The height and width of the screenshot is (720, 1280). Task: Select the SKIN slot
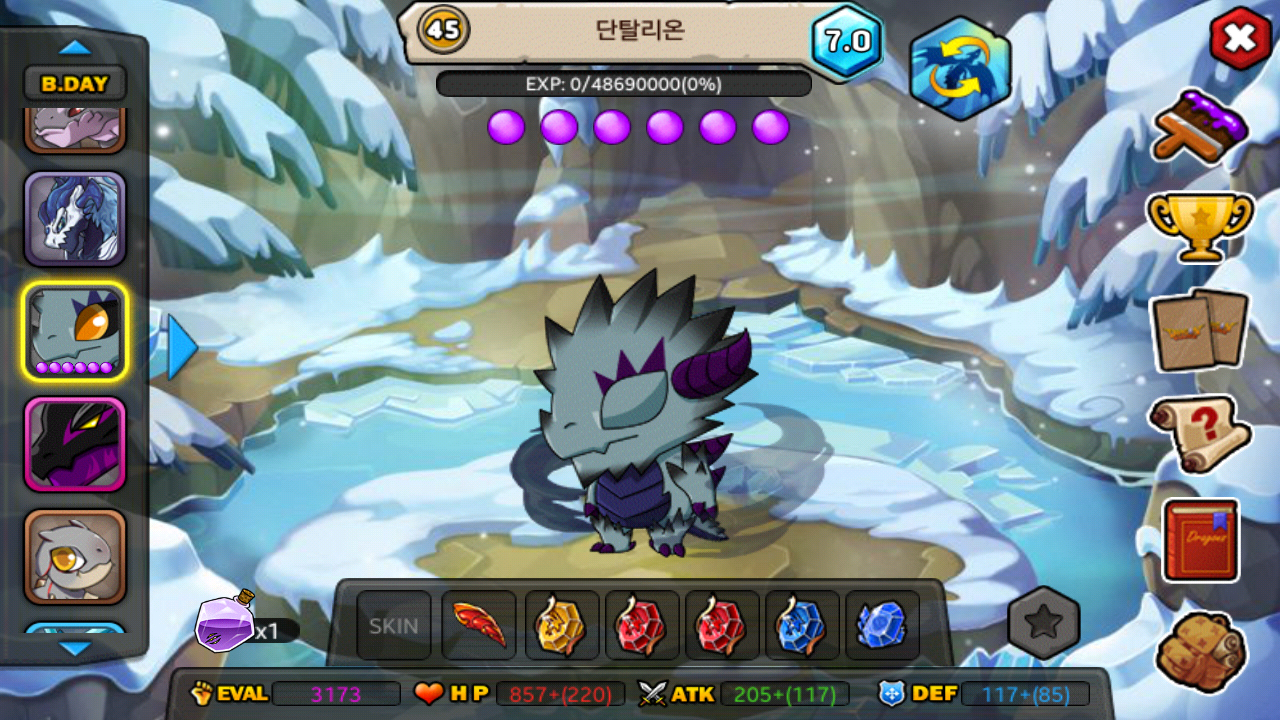[x=394, y=626]
